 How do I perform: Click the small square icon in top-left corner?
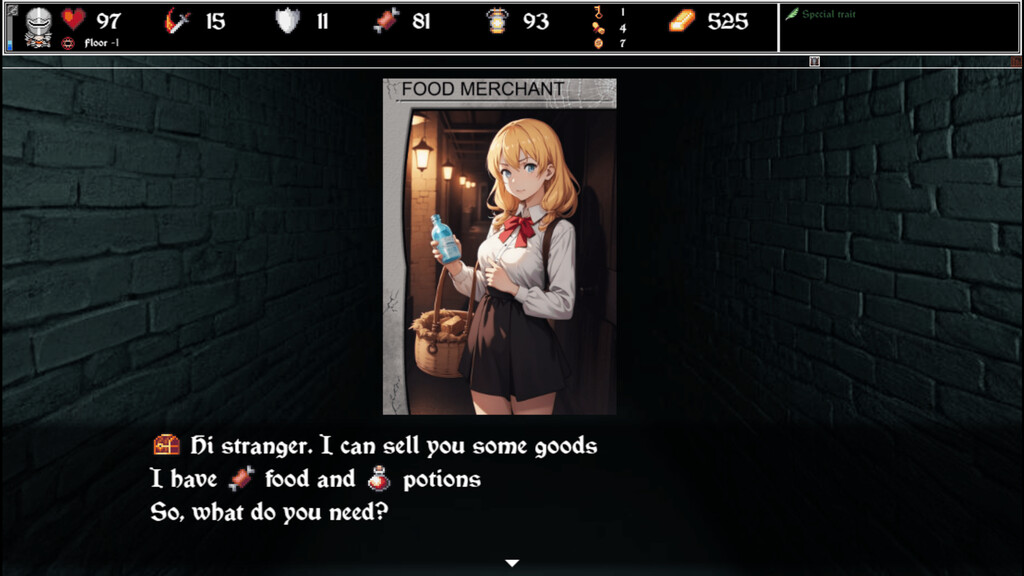tap(12, 10)
